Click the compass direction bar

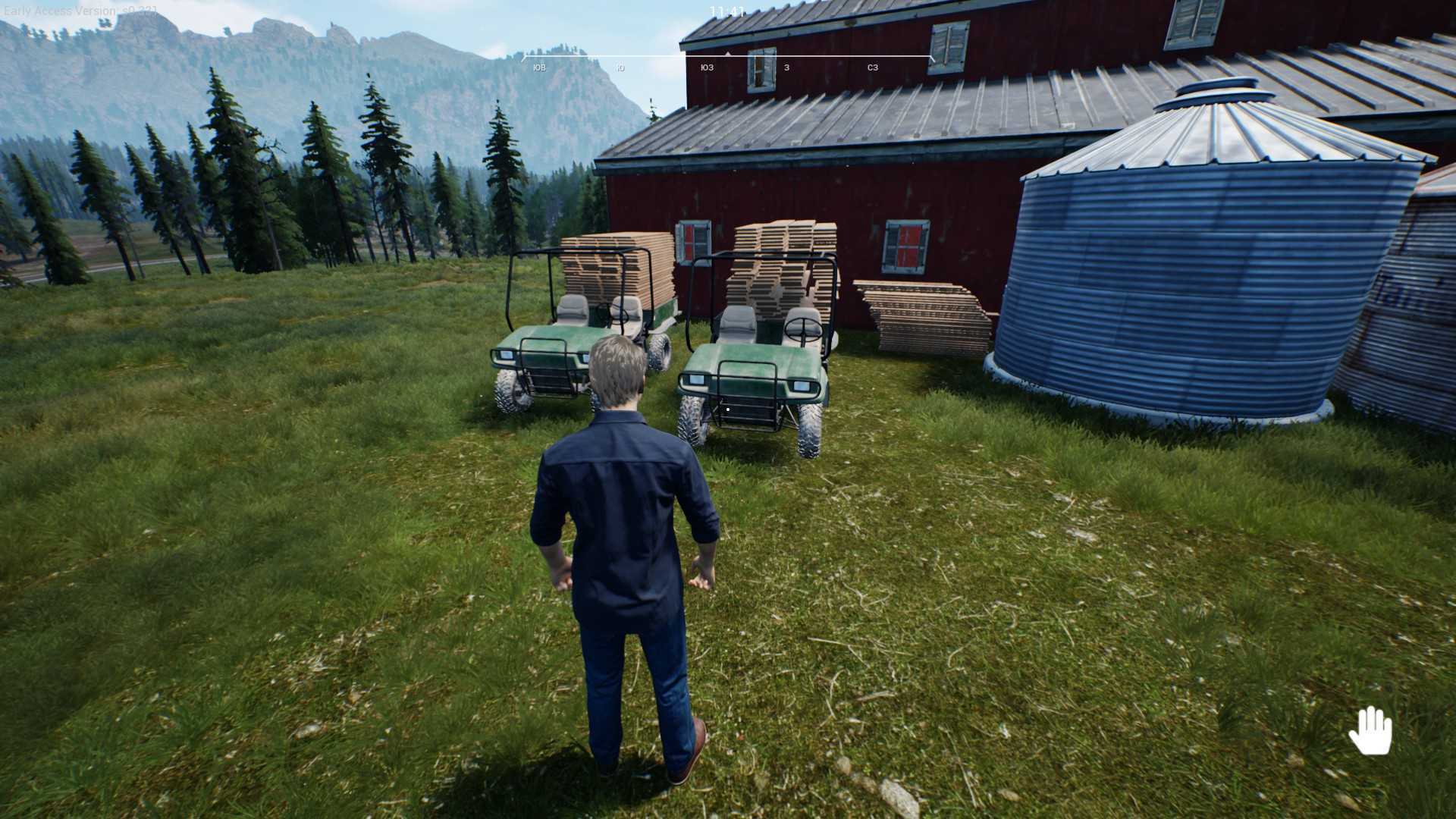click(x=727, y=61)
